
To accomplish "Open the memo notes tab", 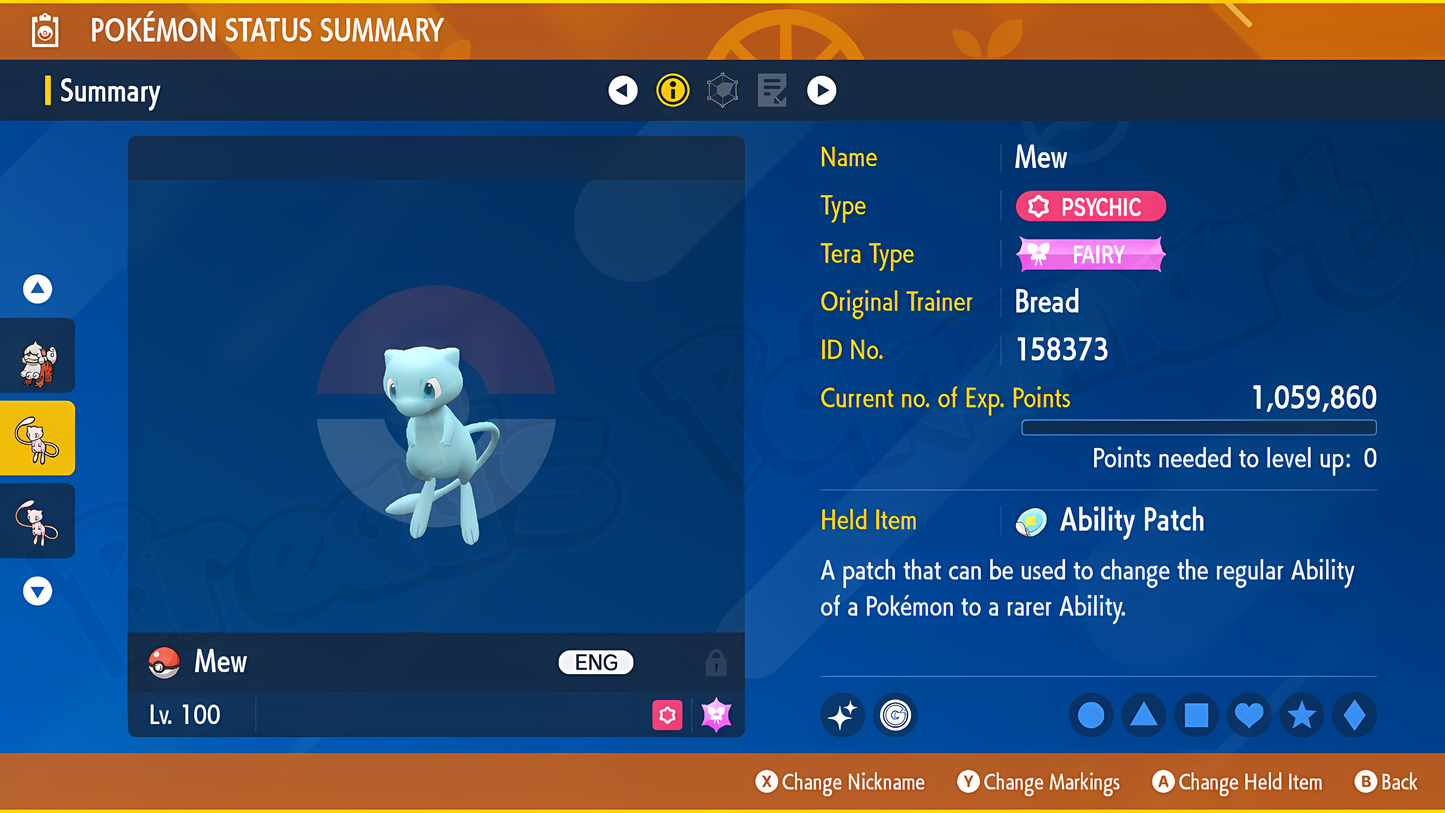I will (x=772, y=91).
